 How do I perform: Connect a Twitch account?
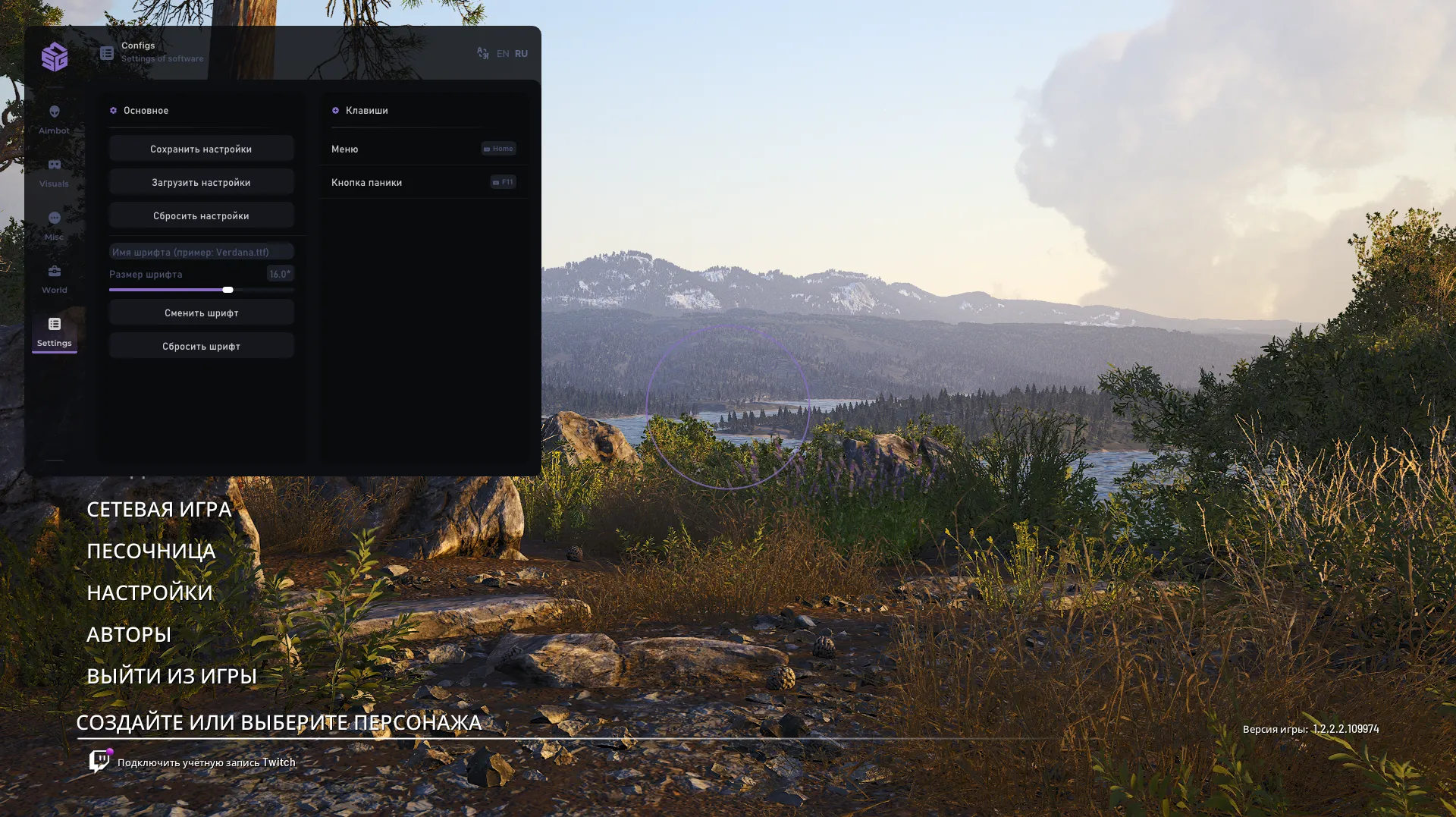pyautogui.click(x=206, y=762)
